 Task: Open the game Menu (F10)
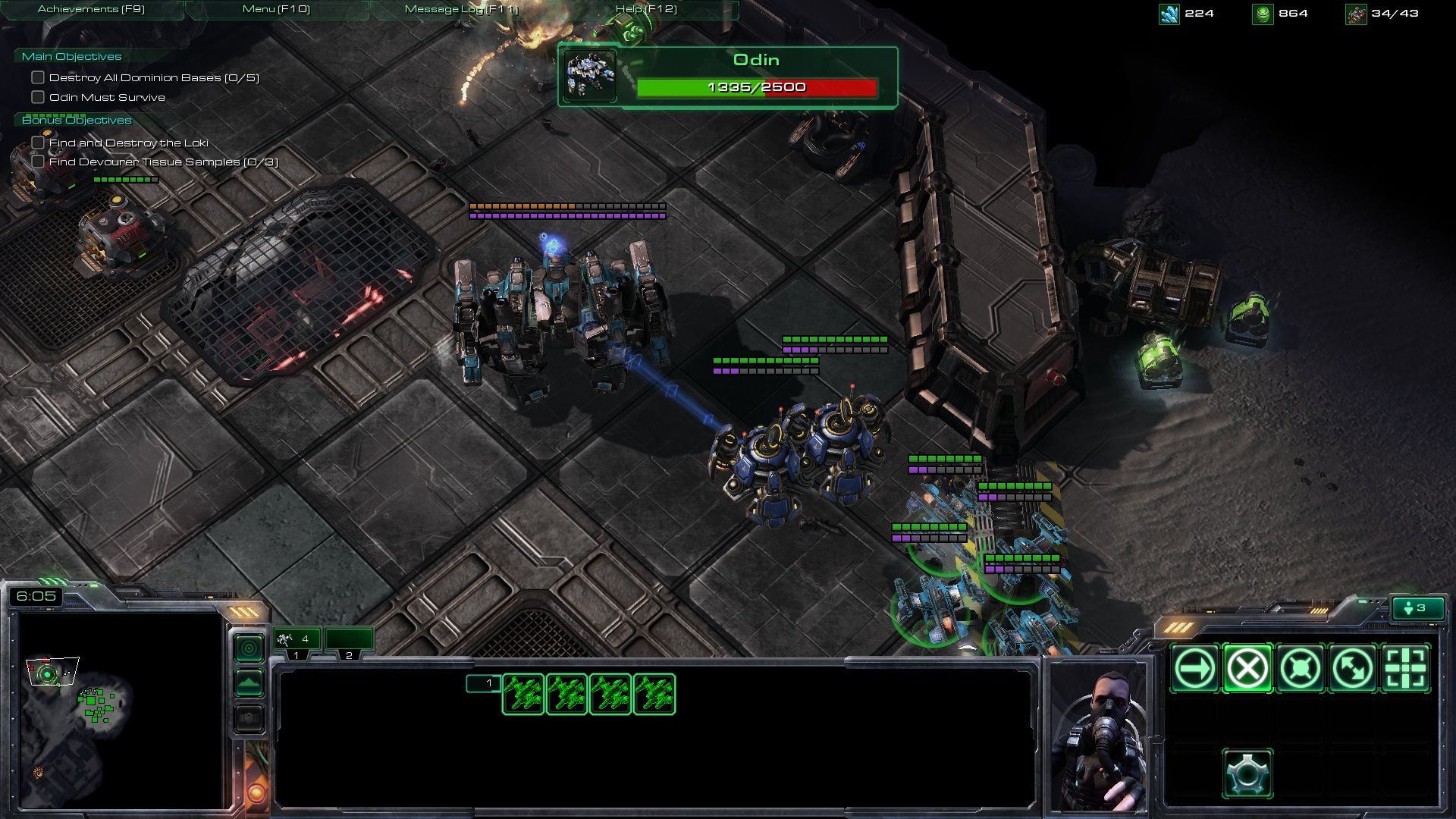pos(276,10)
